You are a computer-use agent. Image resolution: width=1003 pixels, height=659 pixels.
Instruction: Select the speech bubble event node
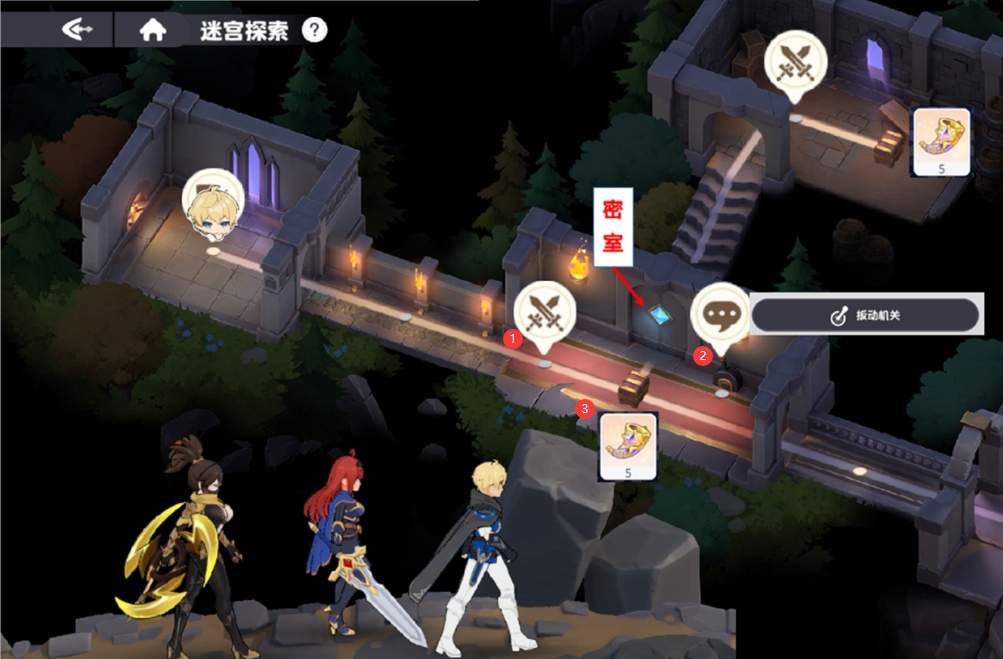pos(720,310)
